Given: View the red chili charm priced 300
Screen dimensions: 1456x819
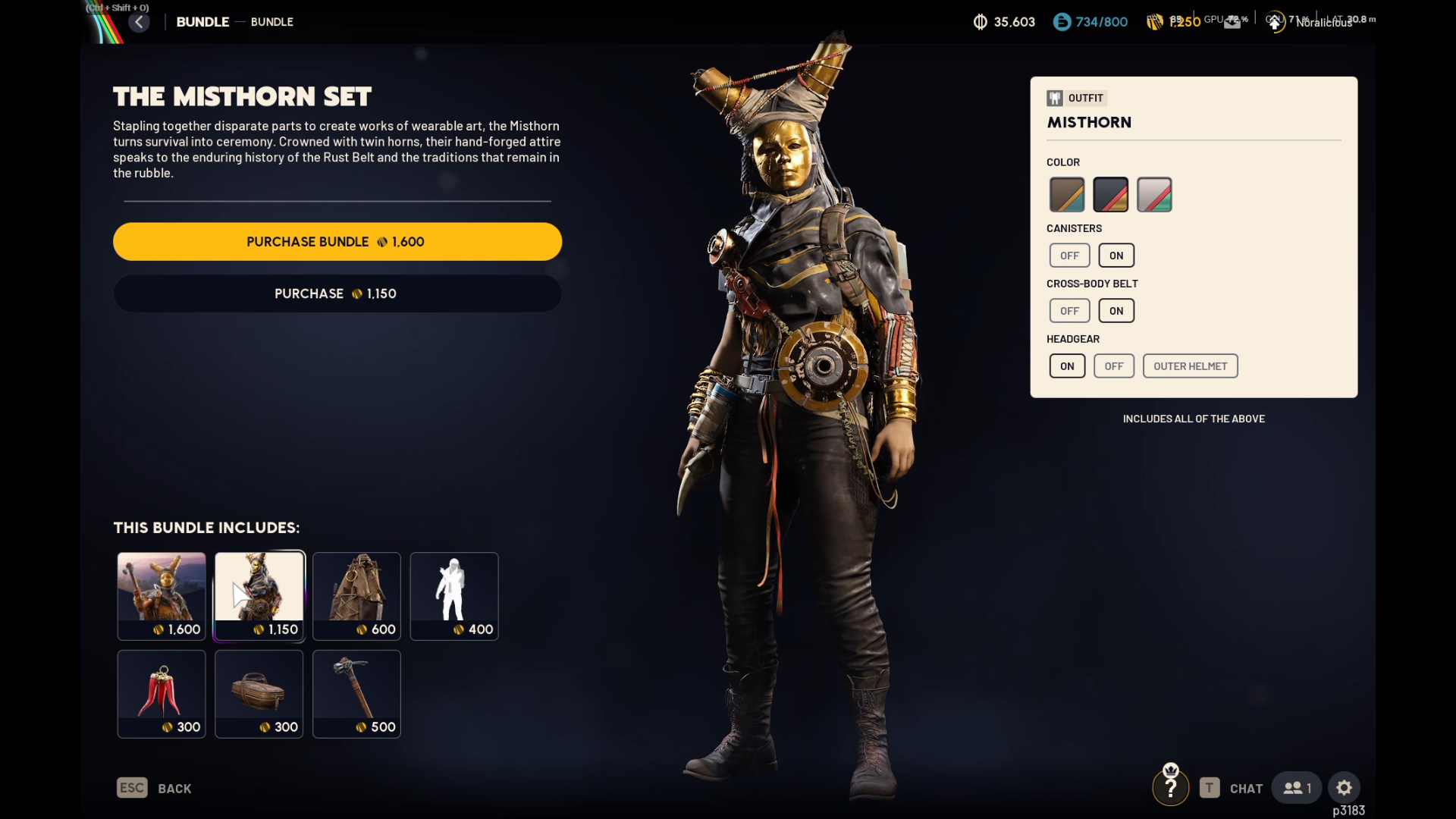Looking at the screenshot, I should click(162, 693).
